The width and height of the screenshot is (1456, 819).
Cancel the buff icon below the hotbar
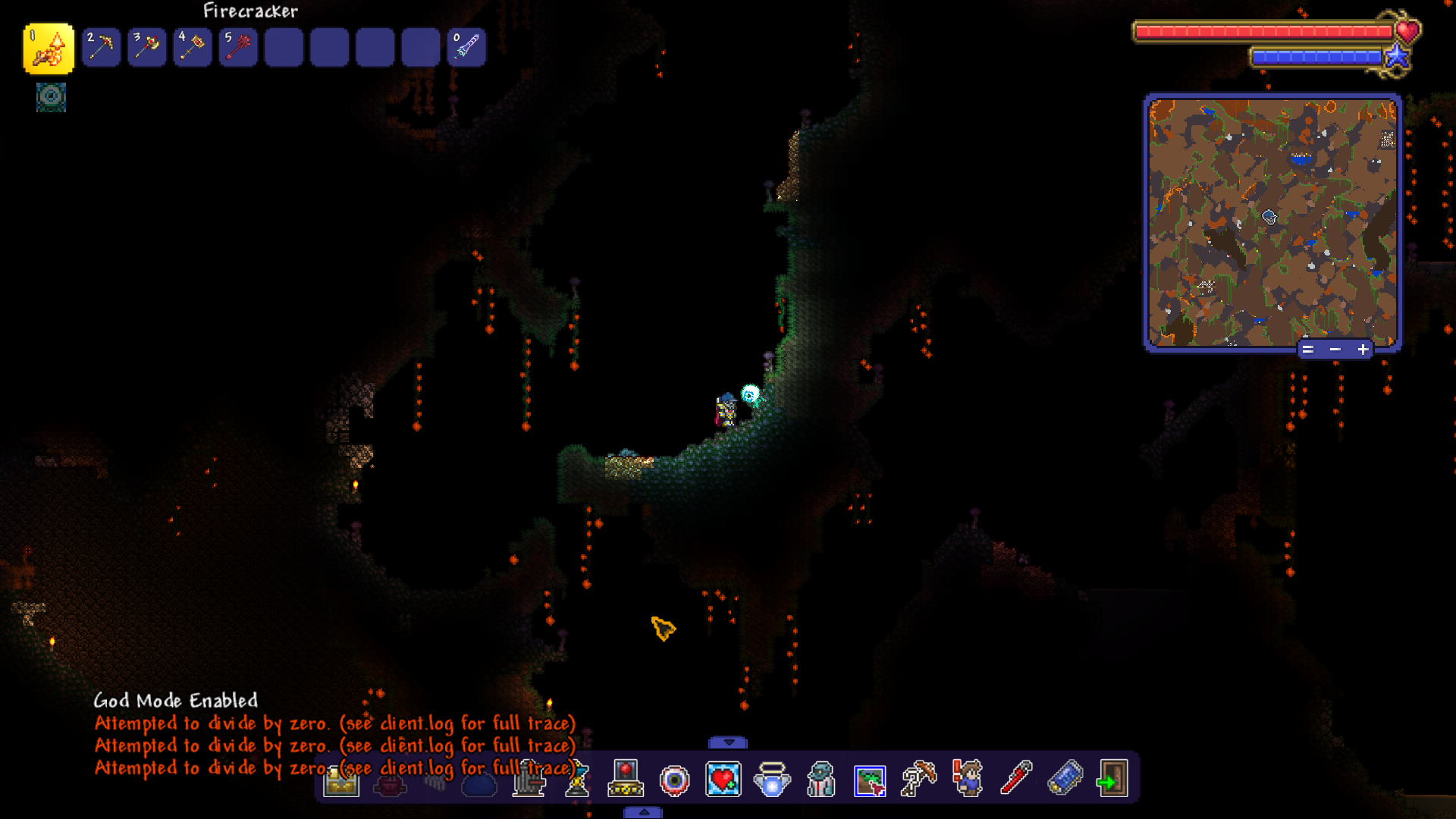click(x=50, y=97)
